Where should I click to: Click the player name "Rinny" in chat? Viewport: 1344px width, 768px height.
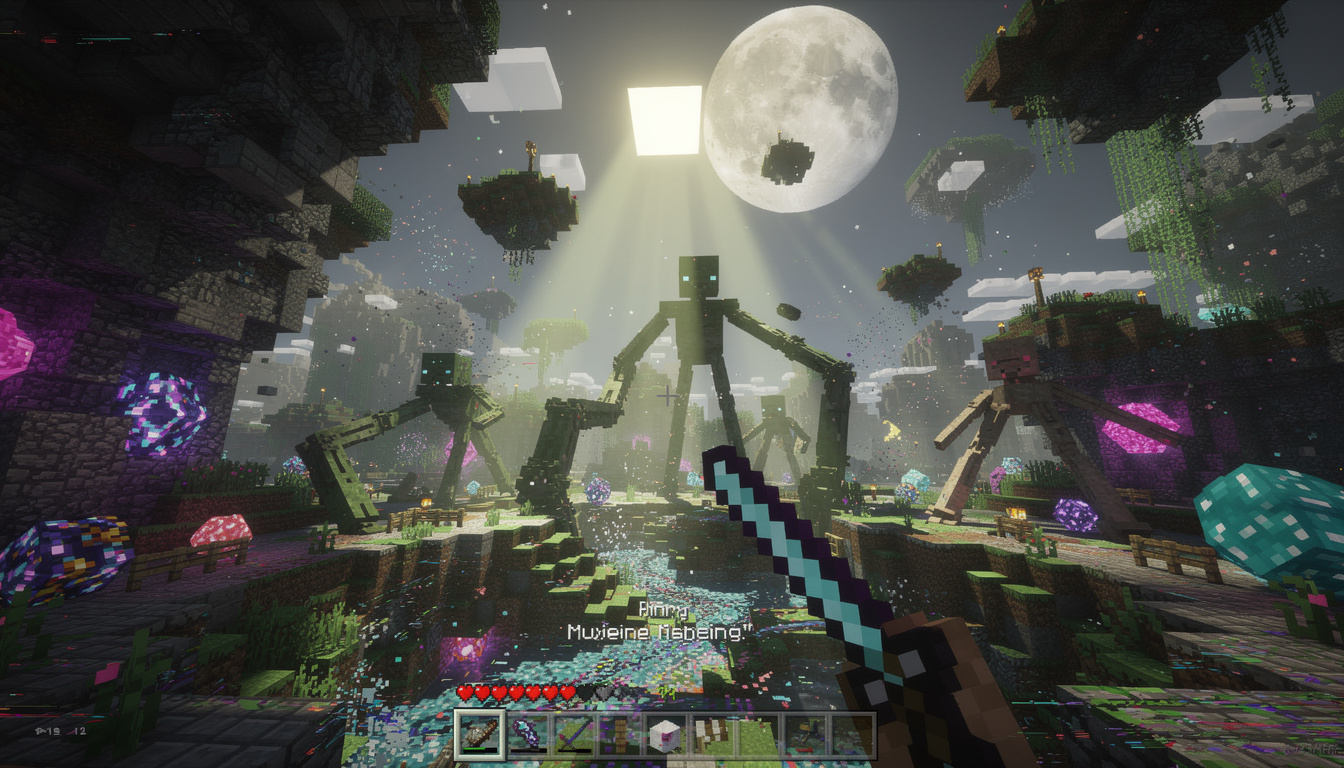point(662,607)
